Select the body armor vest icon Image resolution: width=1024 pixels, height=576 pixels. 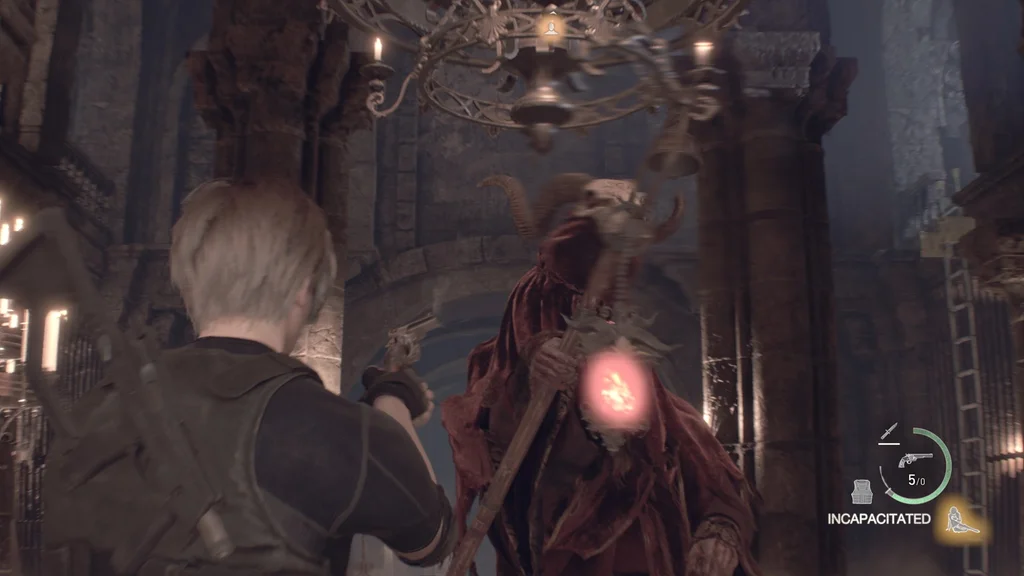pos(863,491)
